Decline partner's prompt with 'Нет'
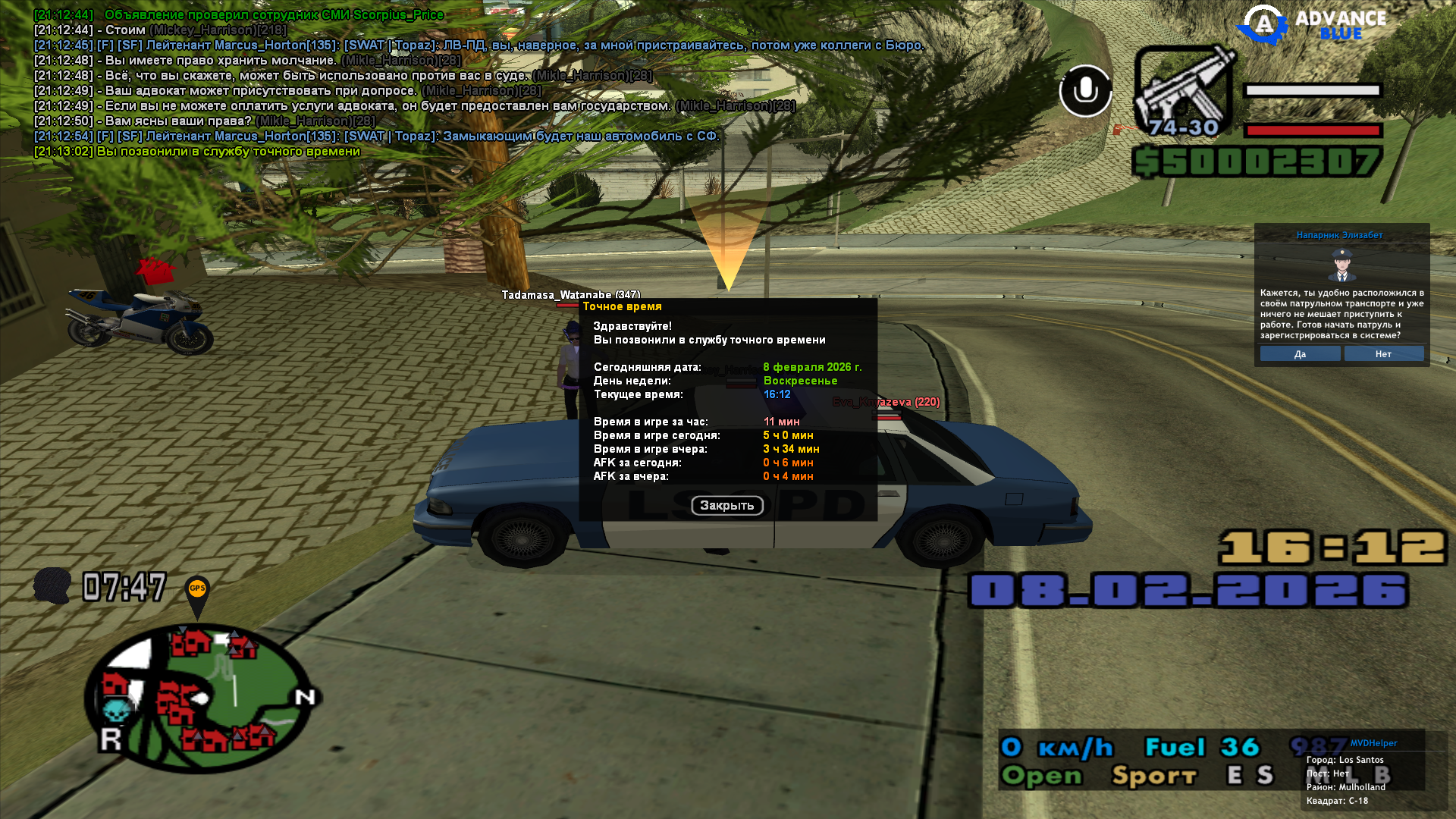 point(1383,354)
